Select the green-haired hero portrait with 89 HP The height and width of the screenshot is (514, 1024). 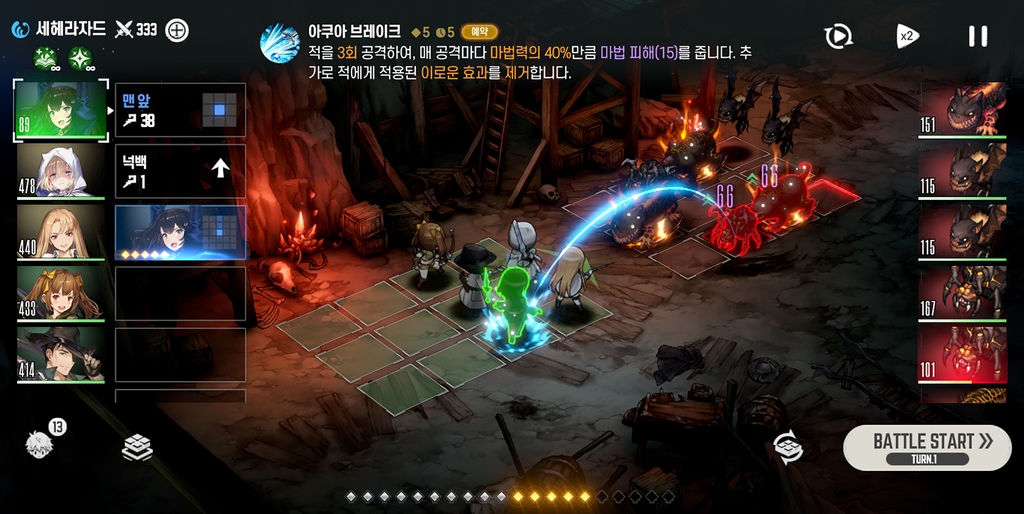[x=60, y=110]
